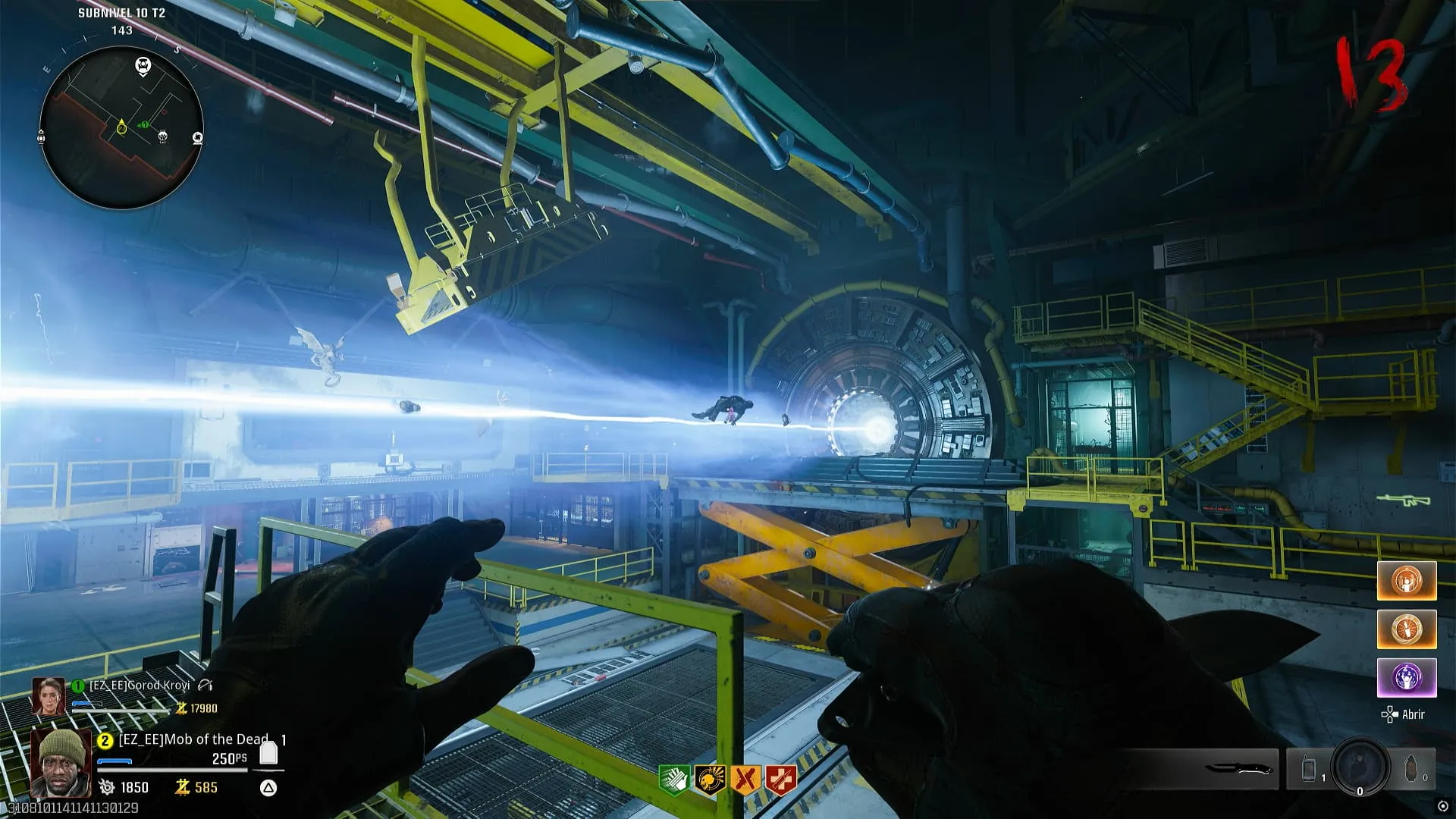
Task: Click the circular minimap
Action: click(x=121, y=127)
